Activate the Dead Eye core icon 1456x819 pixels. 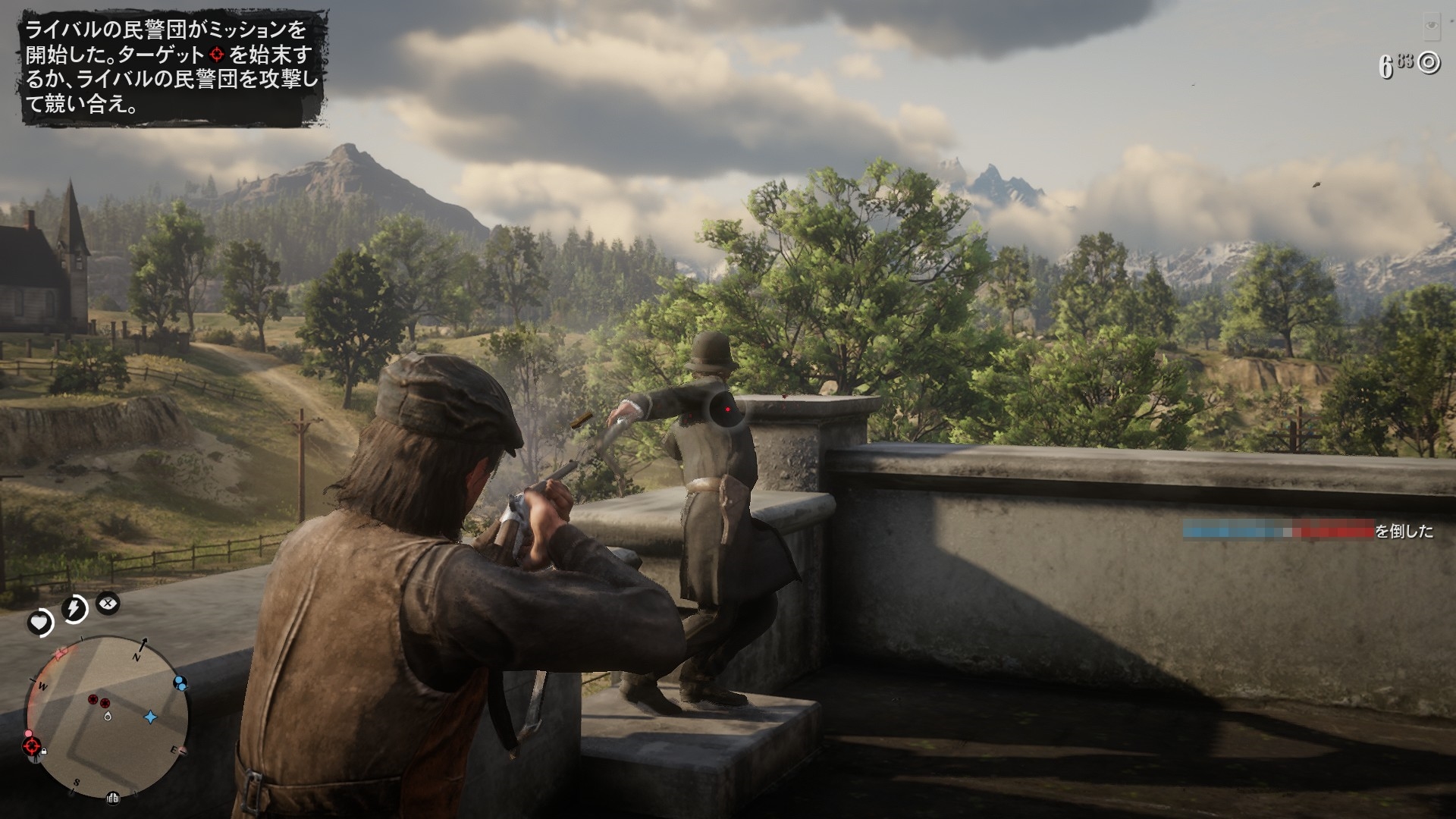[108, 604]
